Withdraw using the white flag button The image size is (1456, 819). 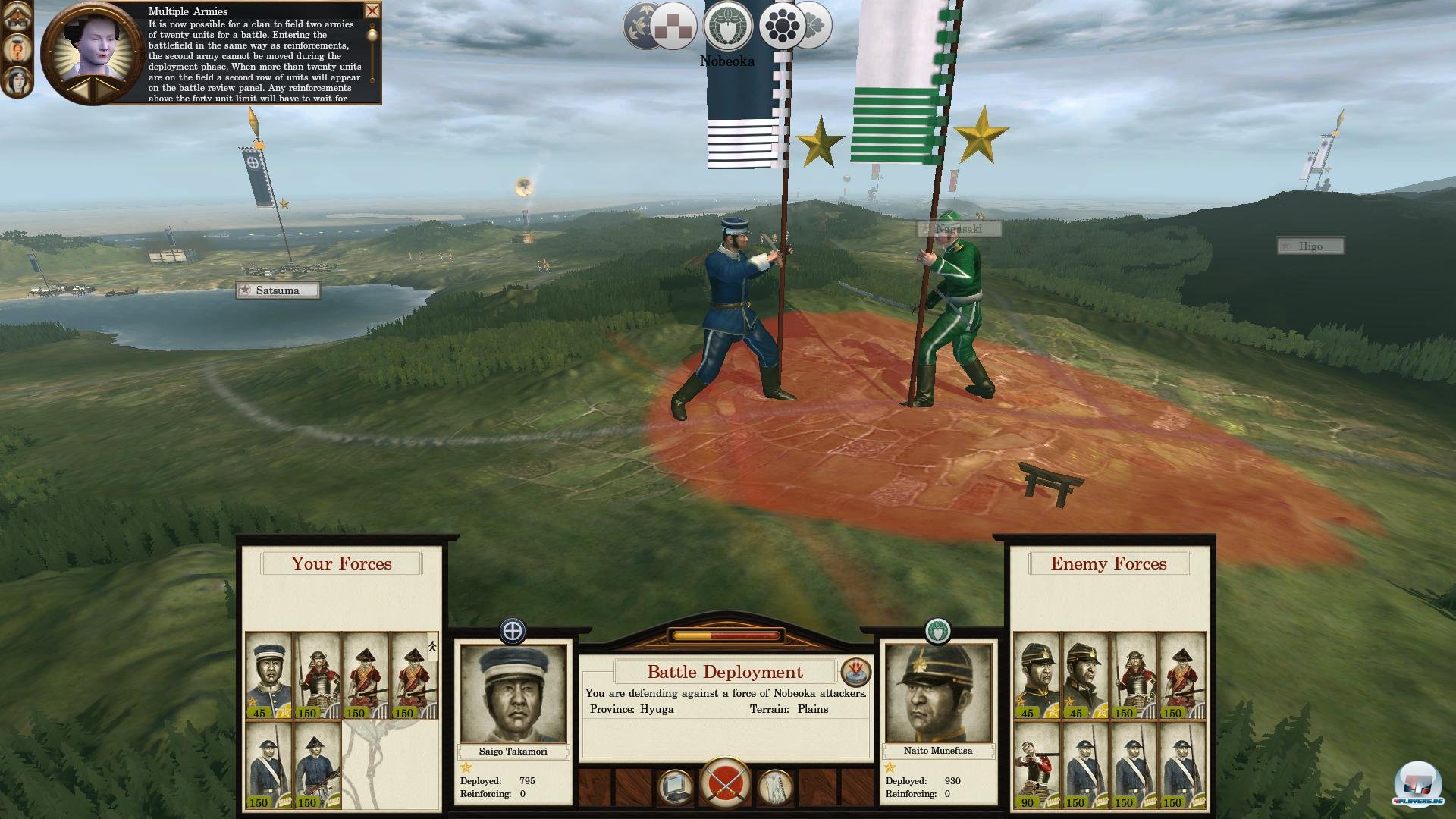tap(775, 787)
